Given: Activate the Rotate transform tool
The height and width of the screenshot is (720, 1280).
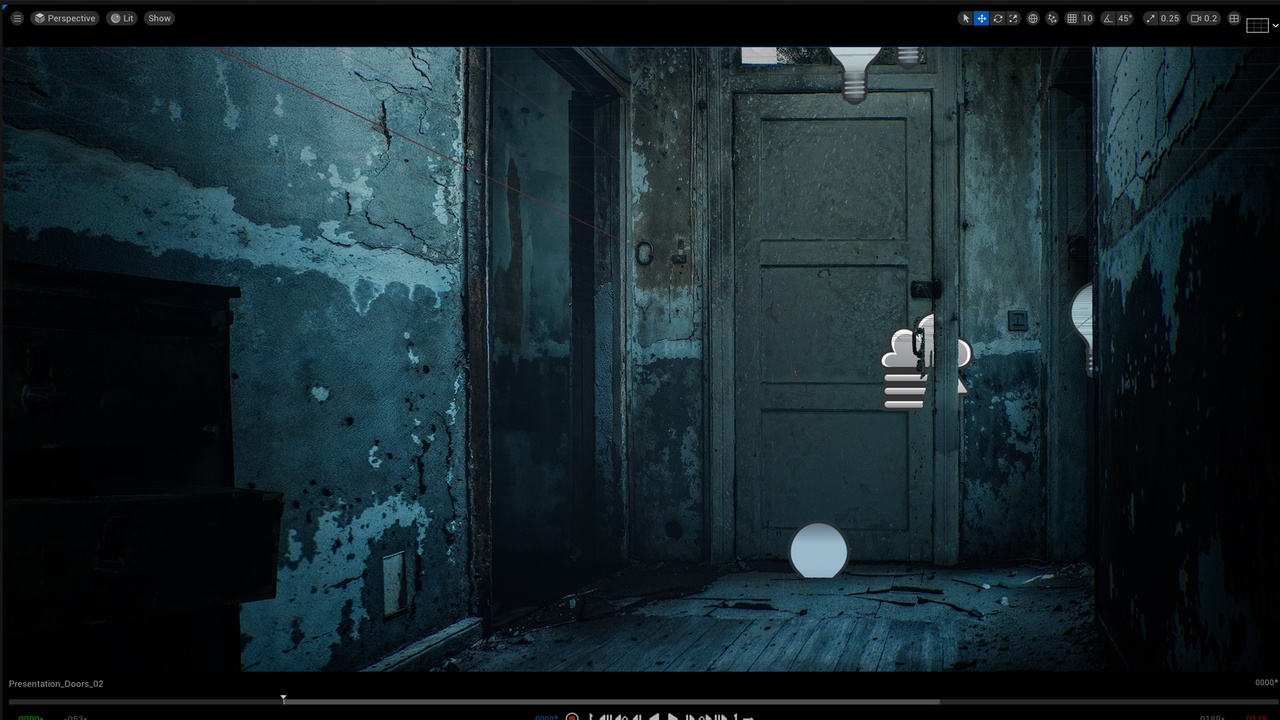Looking at the screenshot, I should click(x=997, y=18).
